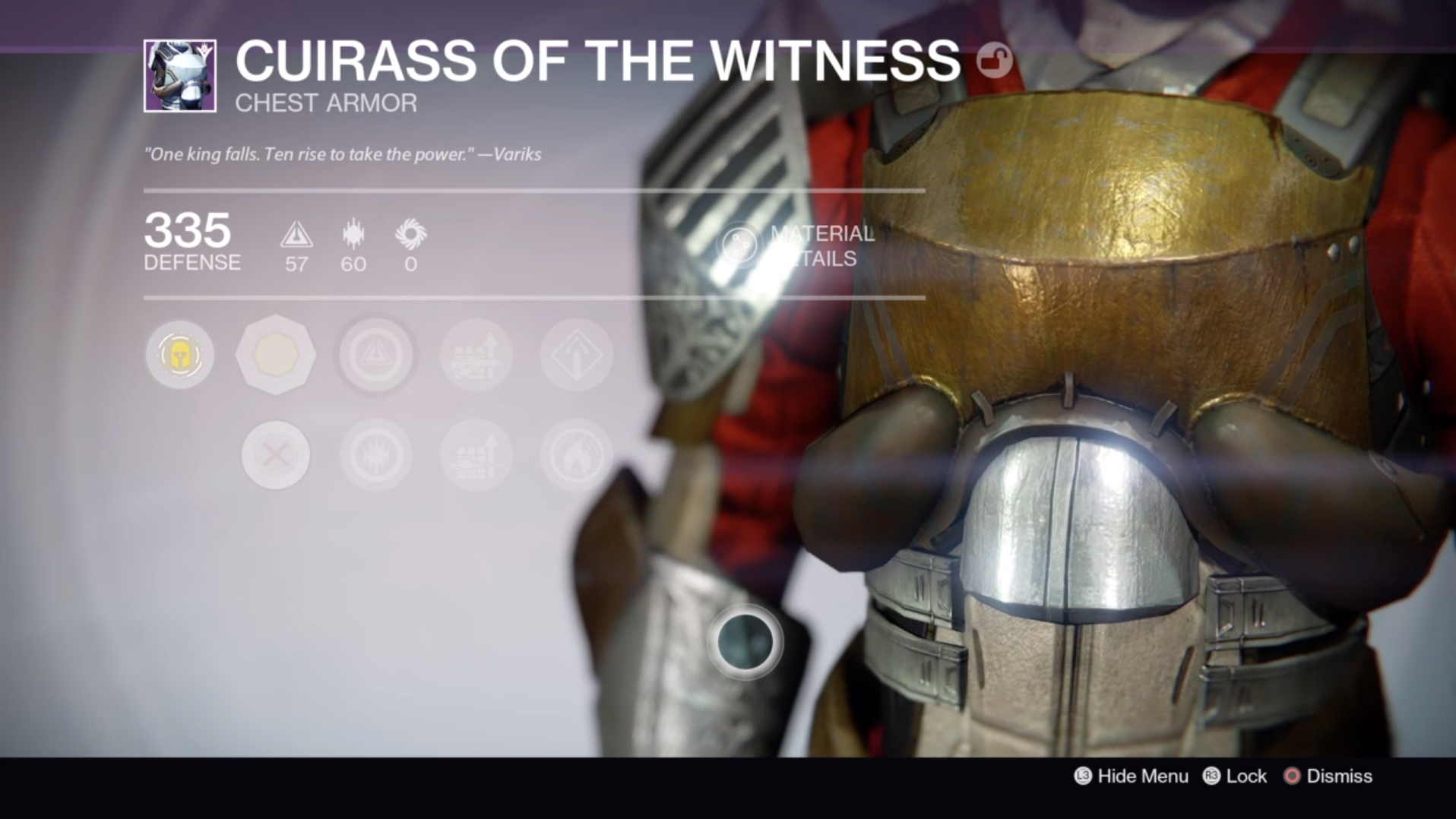Image resolution: width=1456 pixels, height=819 pixels.
Task: Select the diamond arrow perk node
Action: [x=576, y=355]
